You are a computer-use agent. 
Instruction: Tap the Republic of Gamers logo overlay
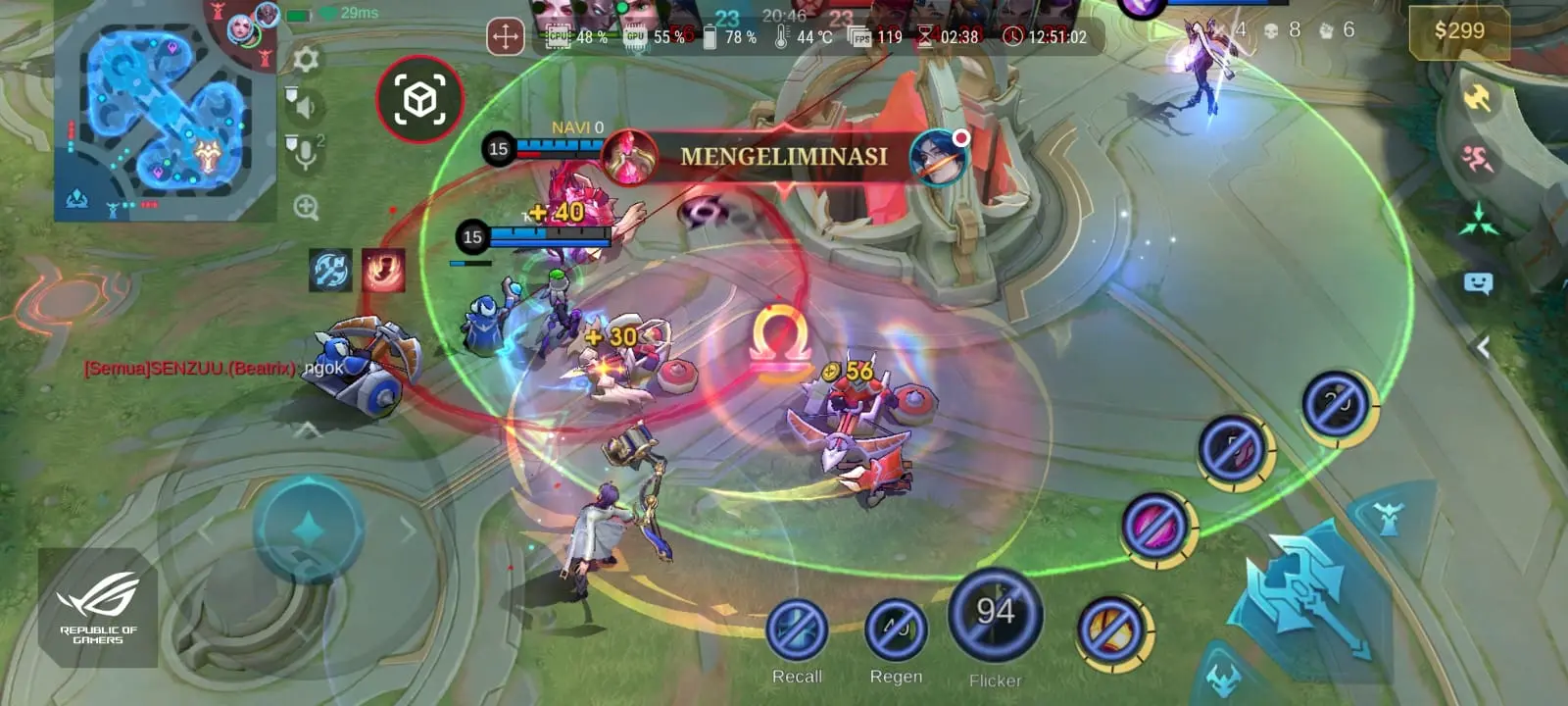pos(98,608)
